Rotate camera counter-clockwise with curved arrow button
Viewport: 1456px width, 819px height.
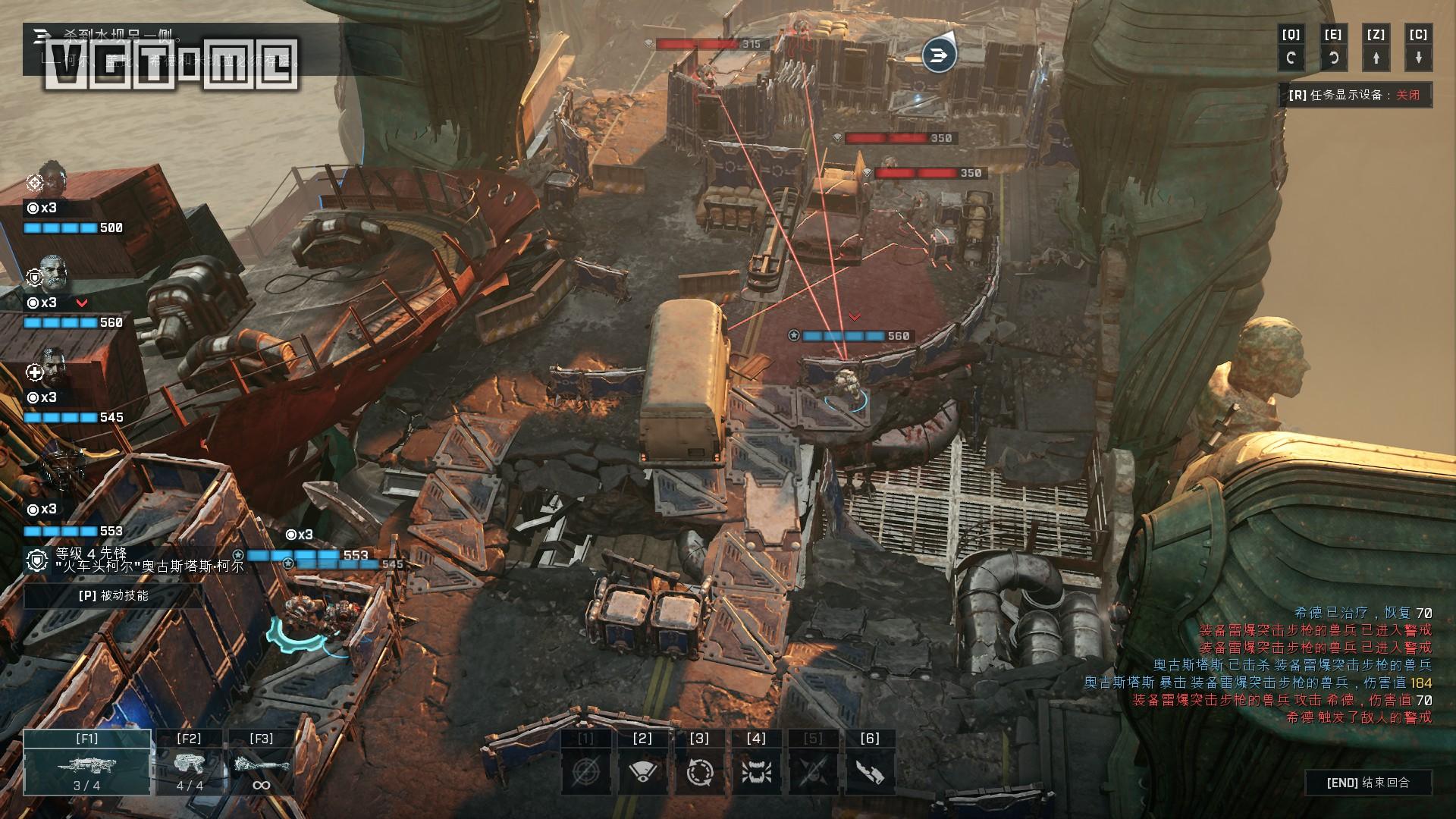1333,57
